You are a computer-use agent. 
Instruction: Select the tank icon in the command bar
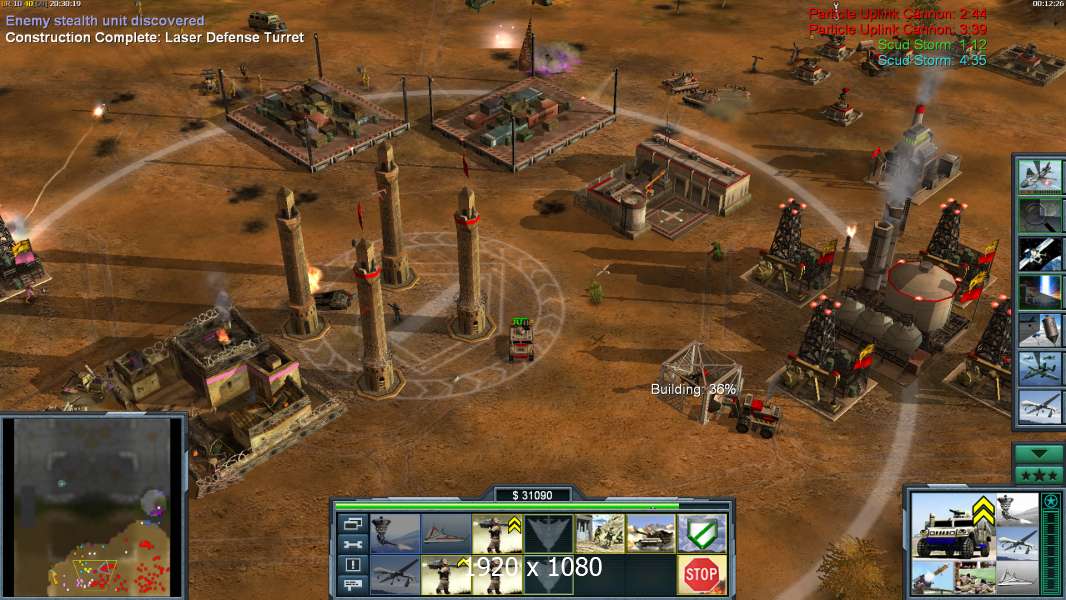[651, 533]
